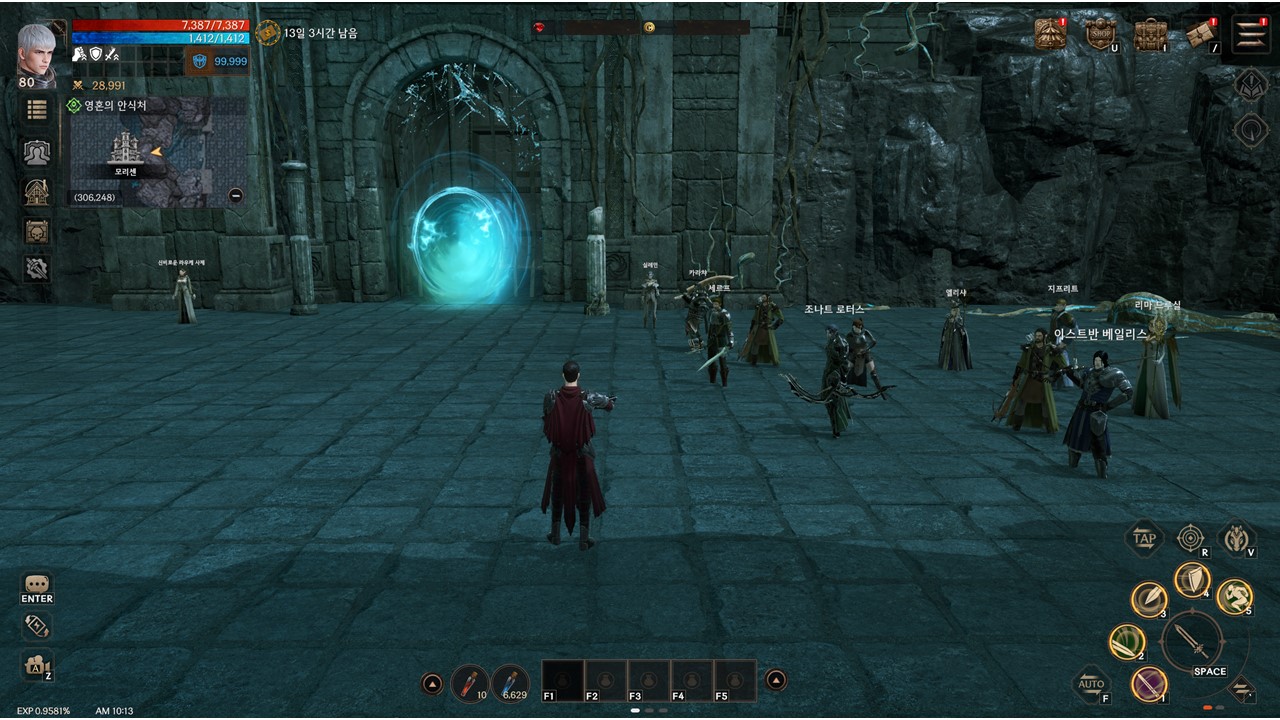Screen dimensions: 1280x720
Task: Use the red potion with 10 remaining
Action: coord(469,682)
